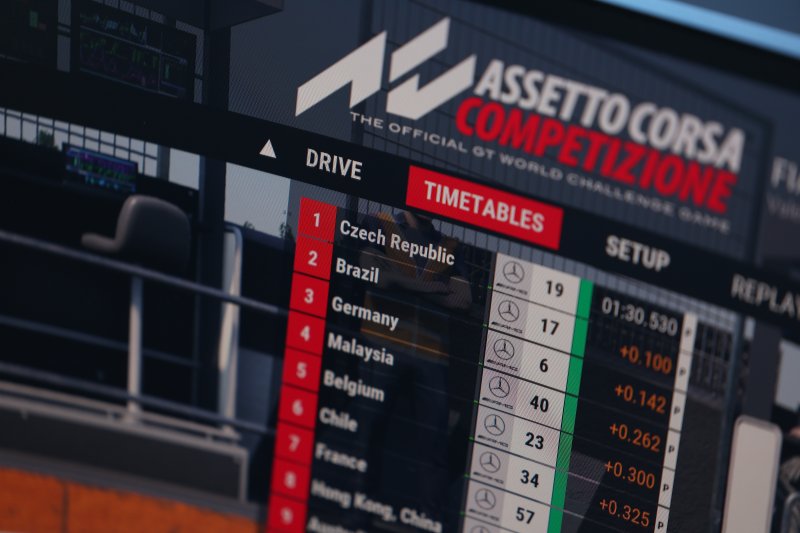Choose the Chile driver row

coord(338,417)
